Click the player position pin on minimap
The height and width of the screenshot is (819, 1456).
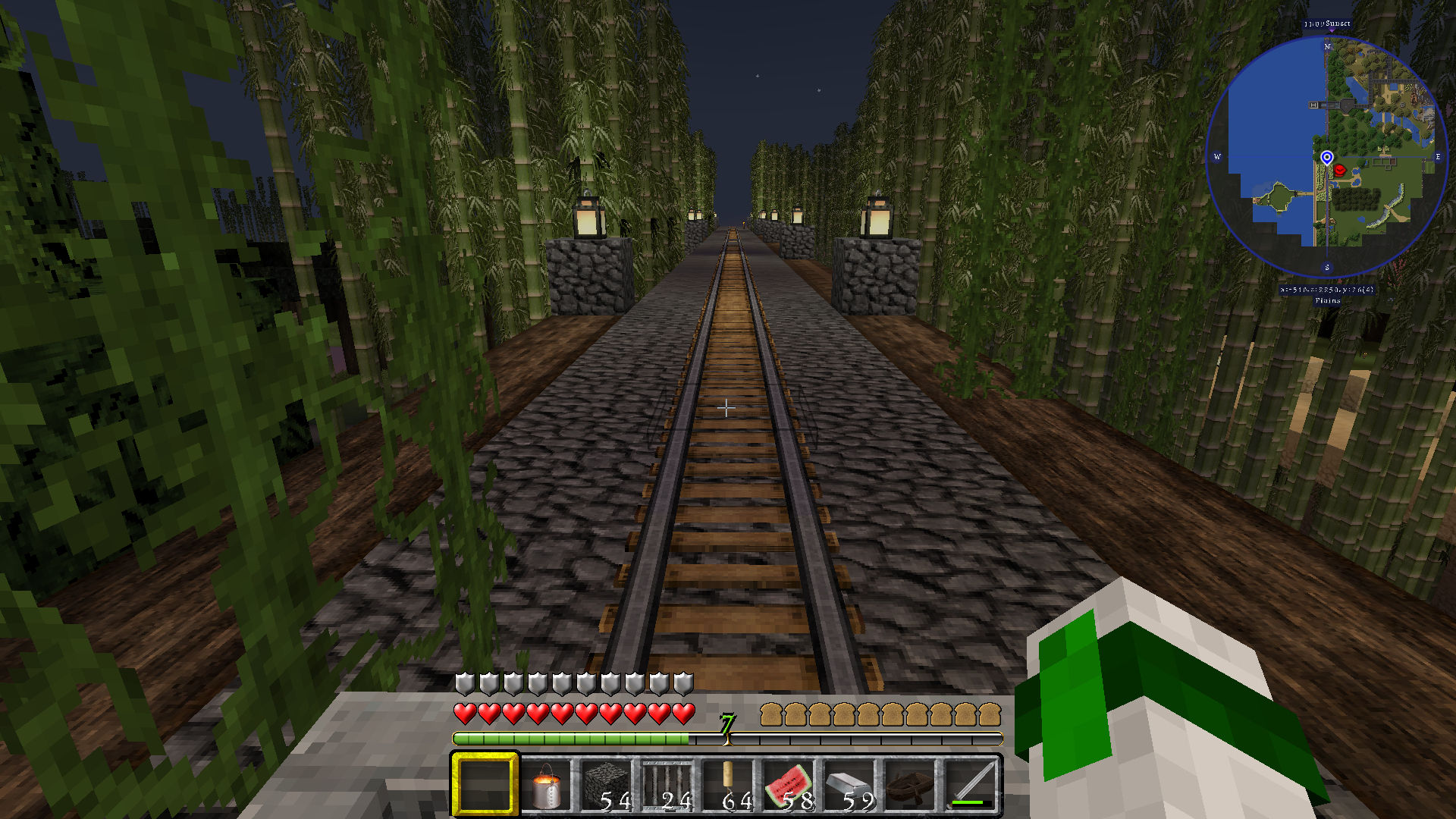click(1326, 157)
